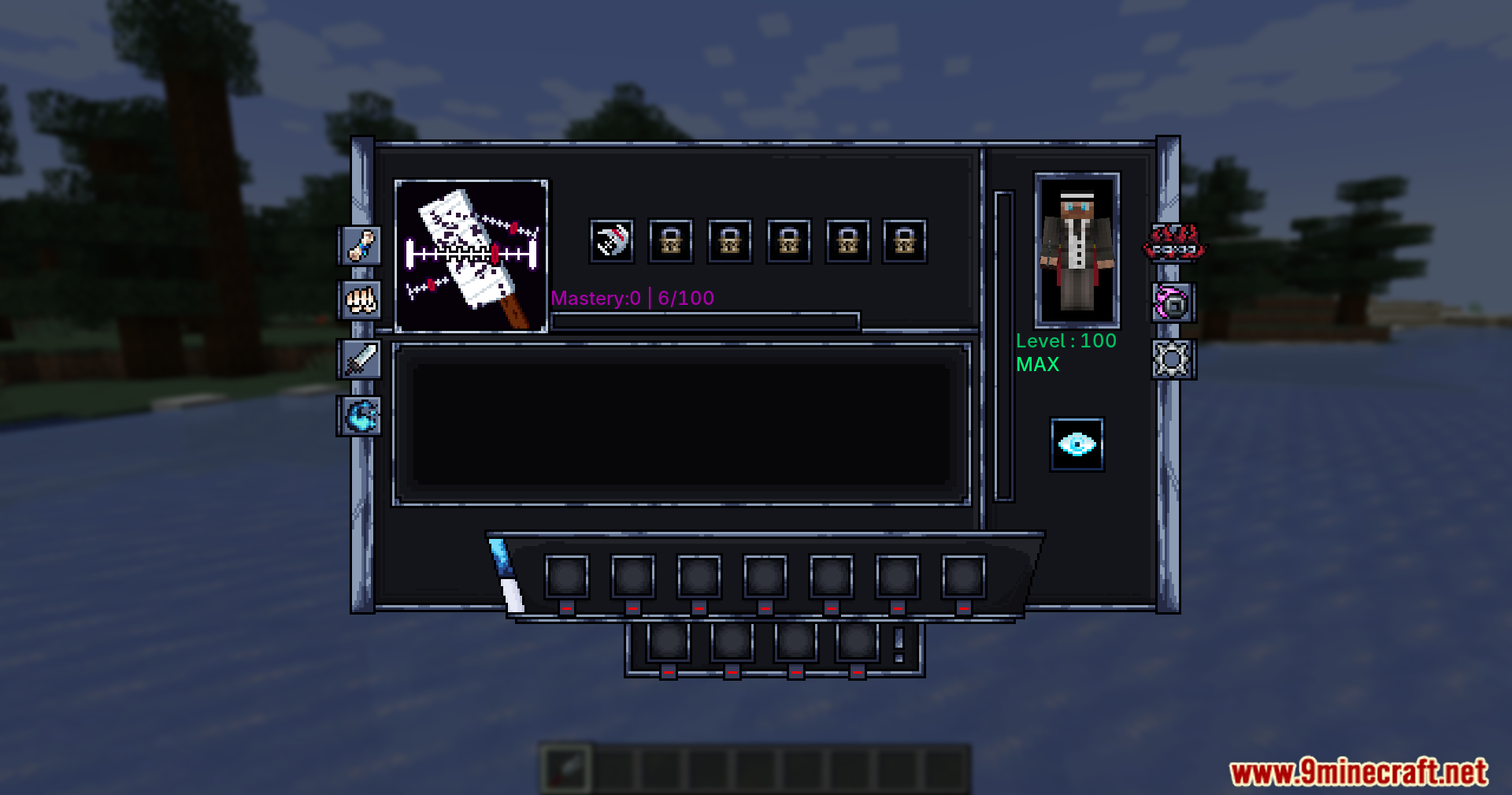Unlock the last padlocked slot in the row
Screen dimensions: 1512x795
[906, 240]
